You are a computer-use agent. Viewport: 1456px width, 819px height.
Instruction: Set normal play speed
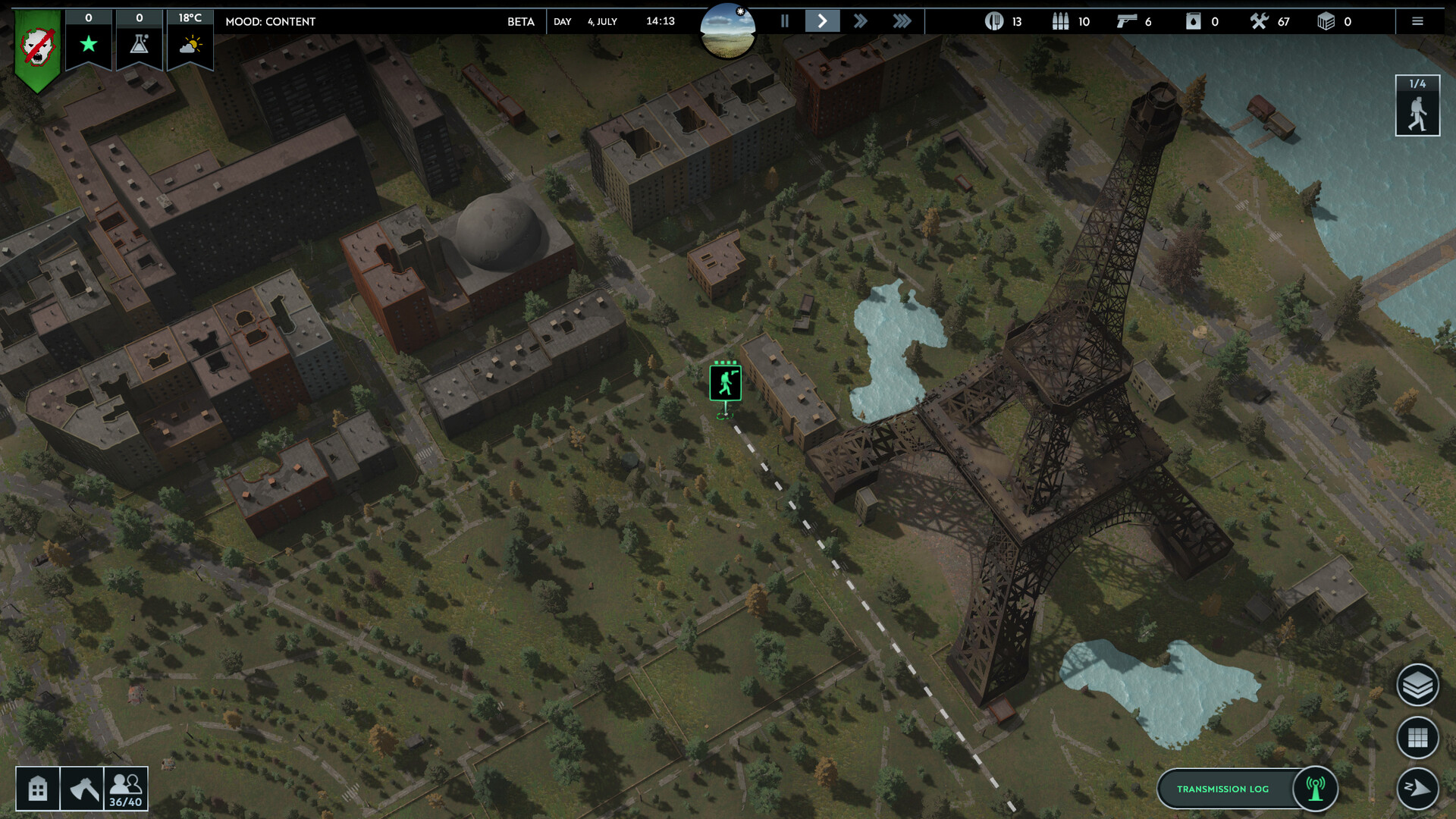822,21
